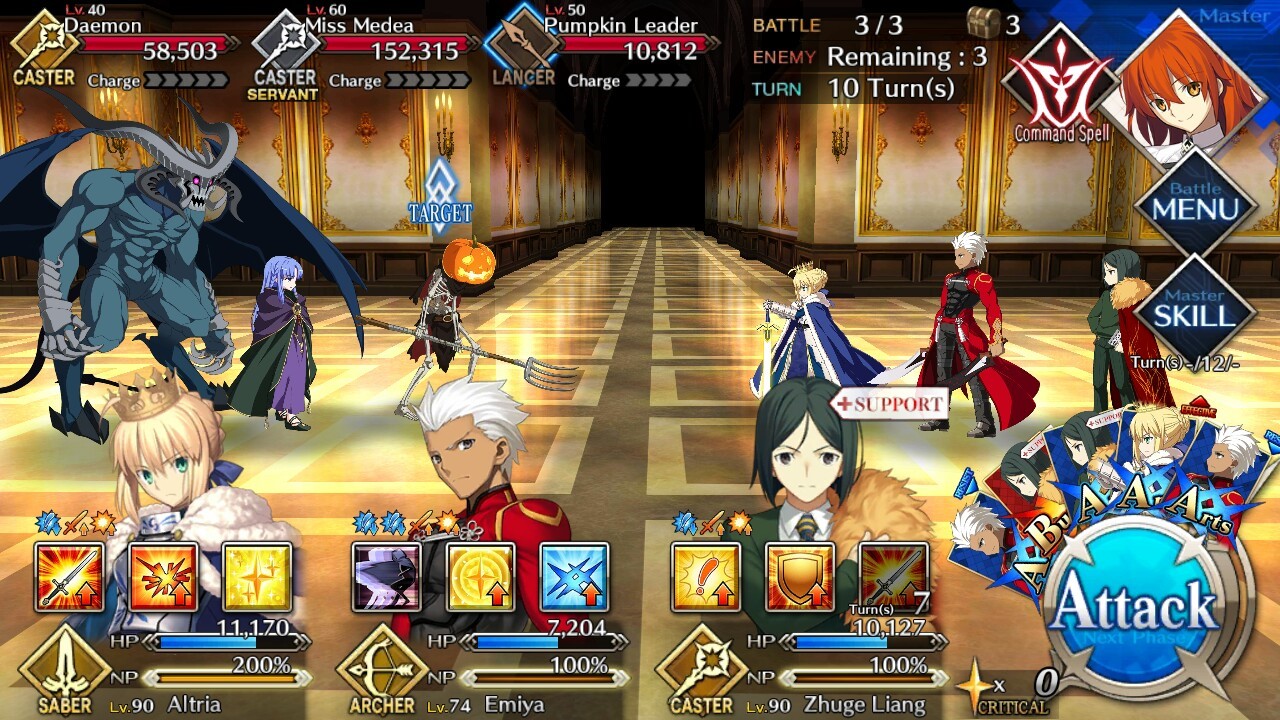
Task: Activate Zhuge Liang's exclamation skill
Action: (x=706, y=577)
